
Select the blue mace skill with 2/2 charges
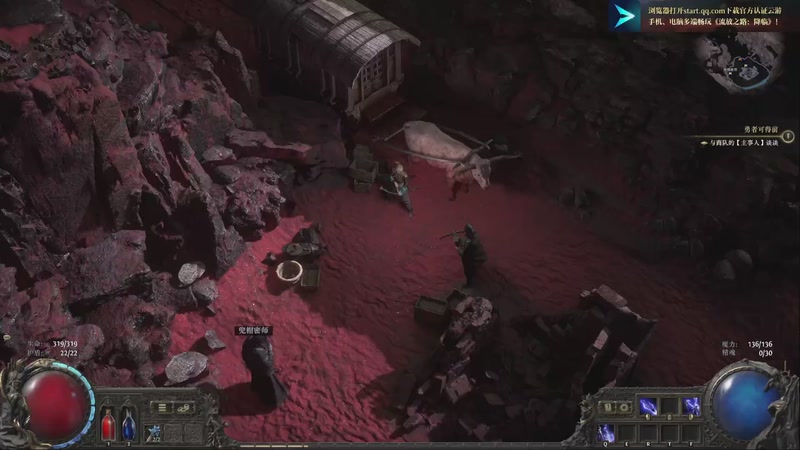[155, 432]
